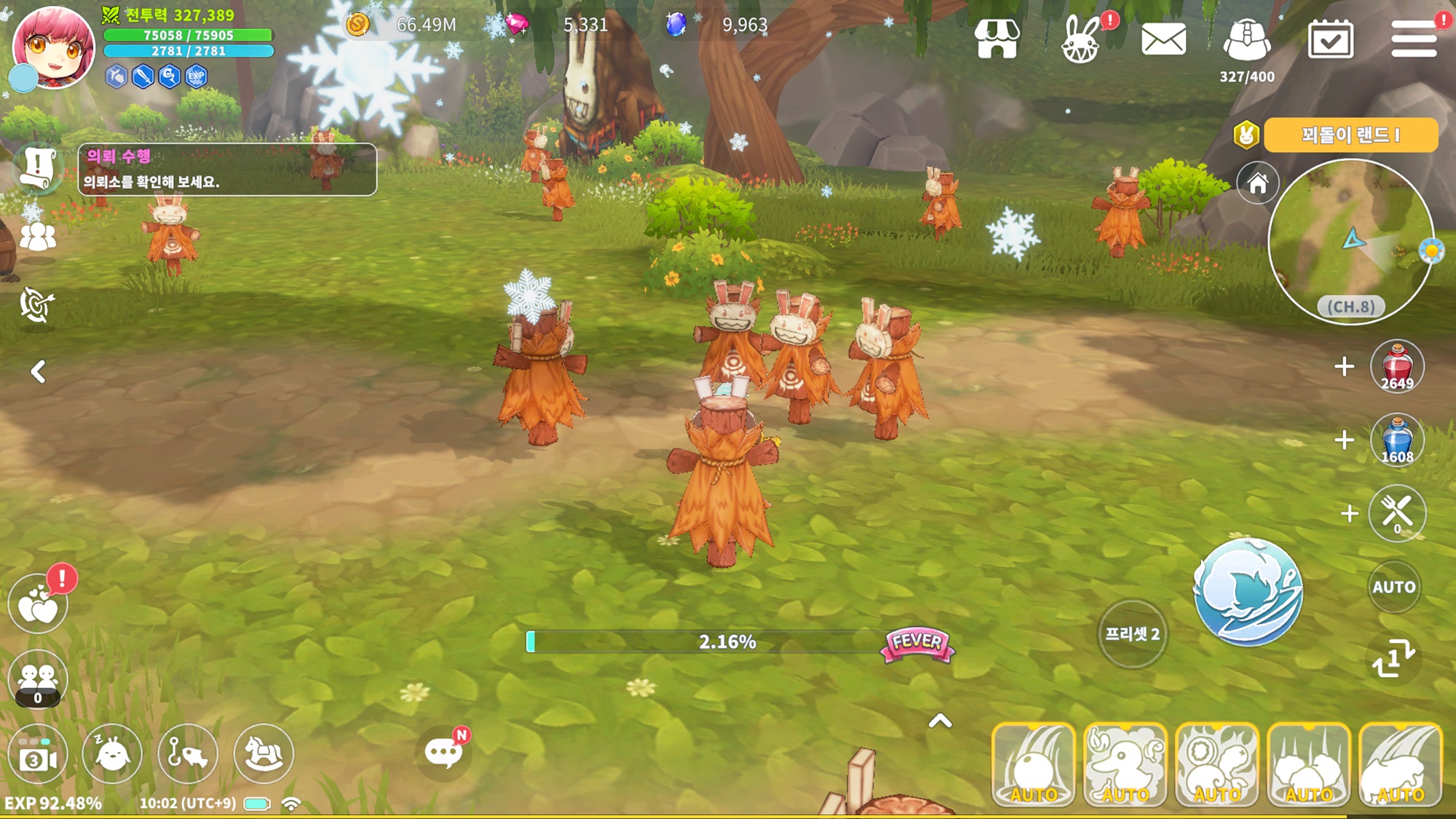This screenshot has height=819, width=1456.
Task: Open the calendar check-in icon
Action: point(1330,39)
